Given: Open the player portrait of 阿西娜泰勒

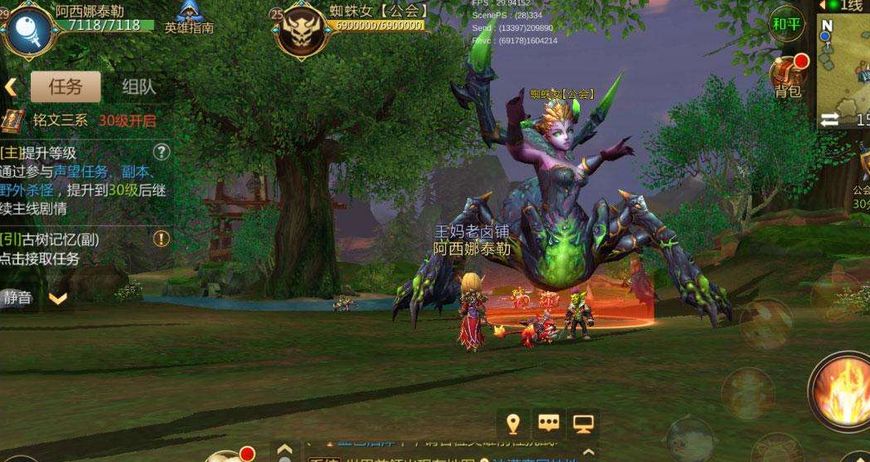Looking at the screenshot, I should (x=26, y=28).
